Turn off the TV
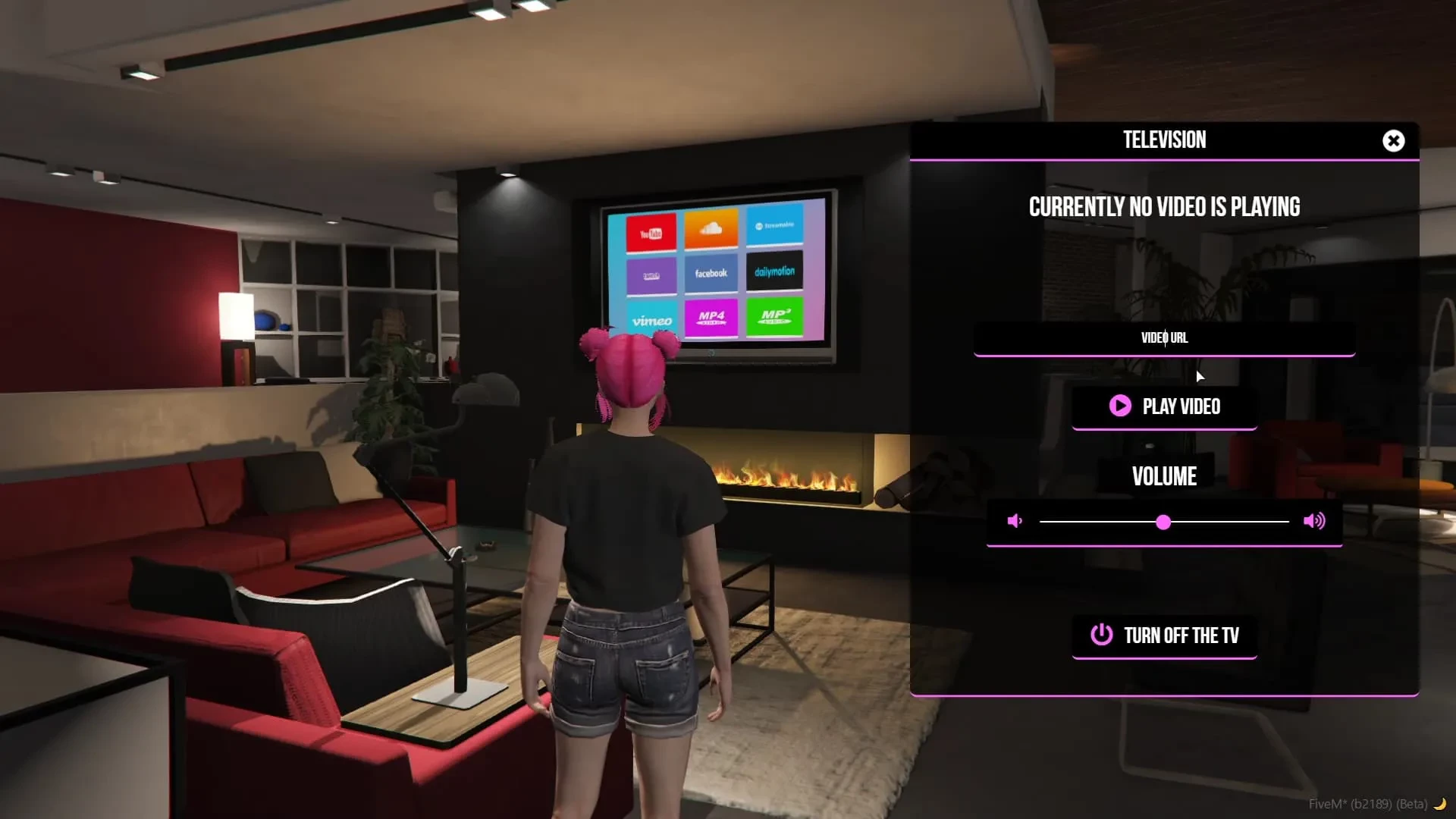The height and width of the screenshot is (819, 1456). click(x=1164, y=635)
